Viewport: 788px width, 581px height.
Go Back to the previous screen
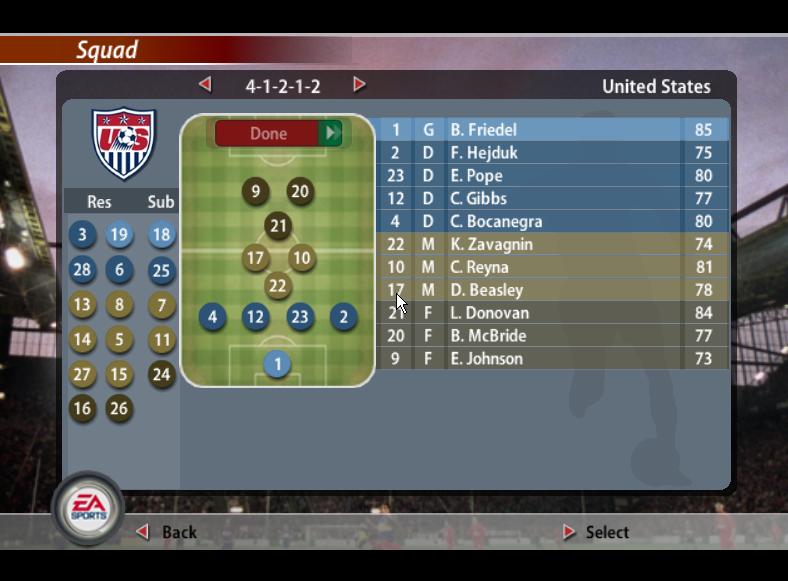168,532
